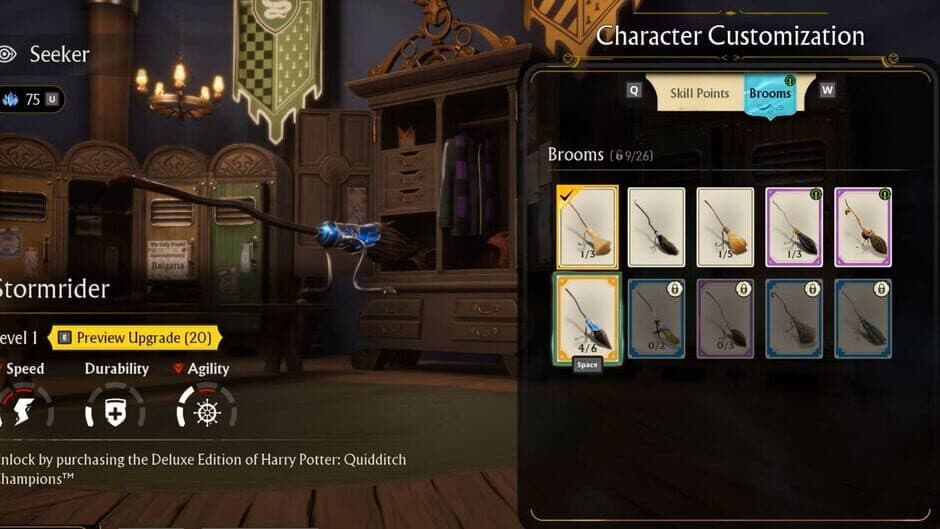
Task: Select the equipped broom card with checkmark
Action: pos(587,227)
